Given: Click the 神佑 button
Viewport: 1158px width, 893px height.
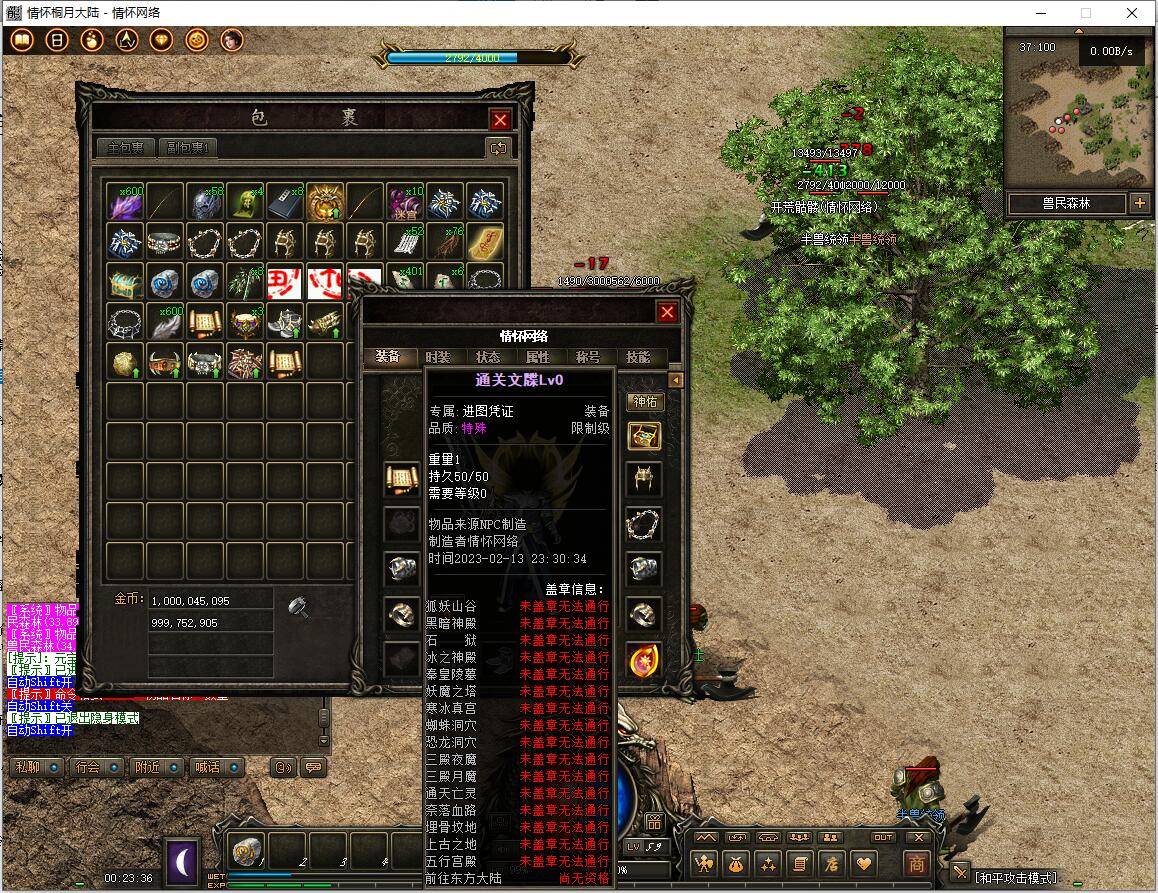Looking at the screenshot, I should [x=644, y=402].
